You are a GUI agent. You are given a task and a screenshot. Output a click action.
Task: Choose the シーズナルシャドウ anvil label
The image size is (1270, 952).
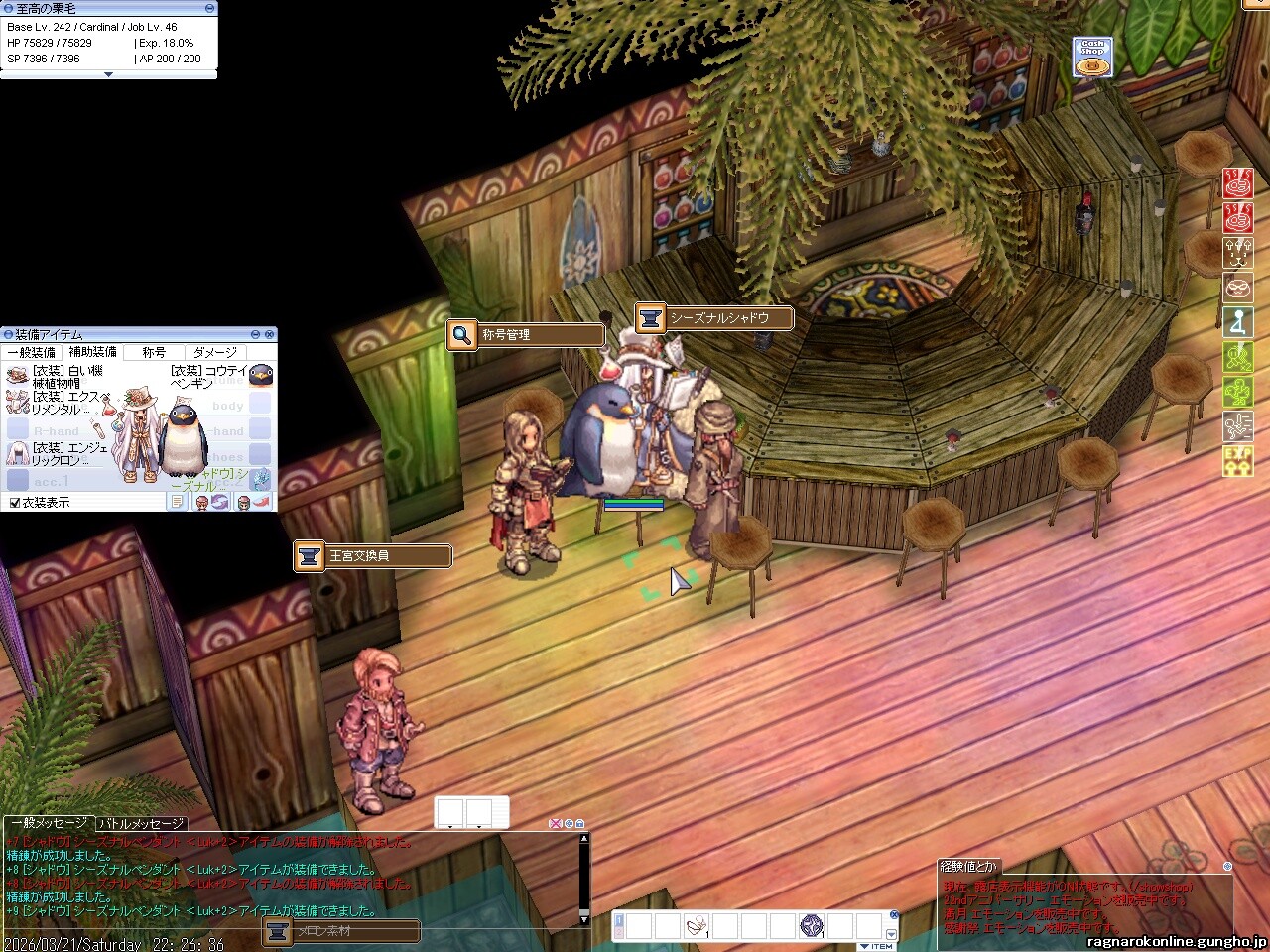click(713, 318)
